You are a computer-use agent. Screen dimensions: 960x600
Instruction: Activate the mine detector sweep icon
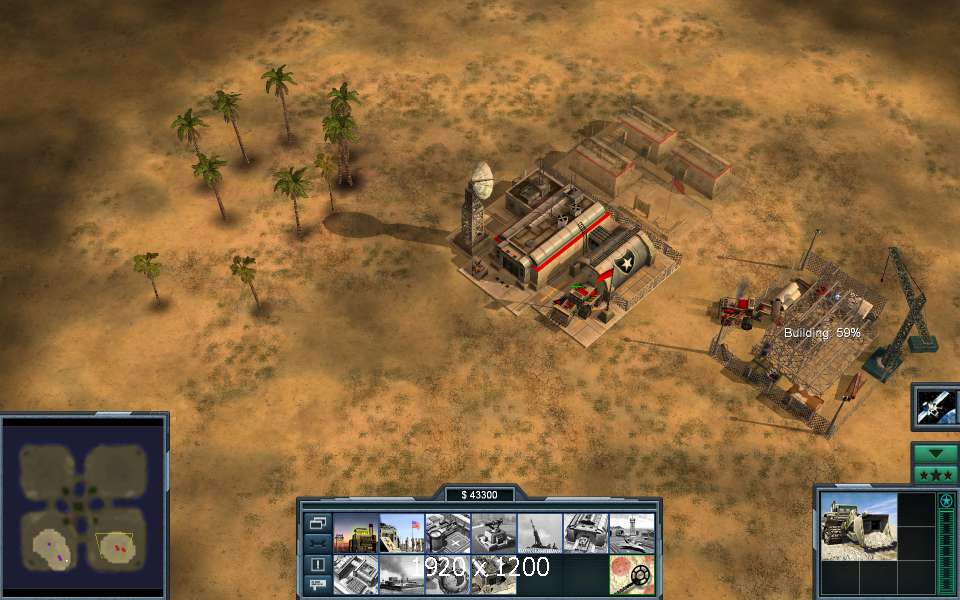pyautogui.click(x=632, y=575)
